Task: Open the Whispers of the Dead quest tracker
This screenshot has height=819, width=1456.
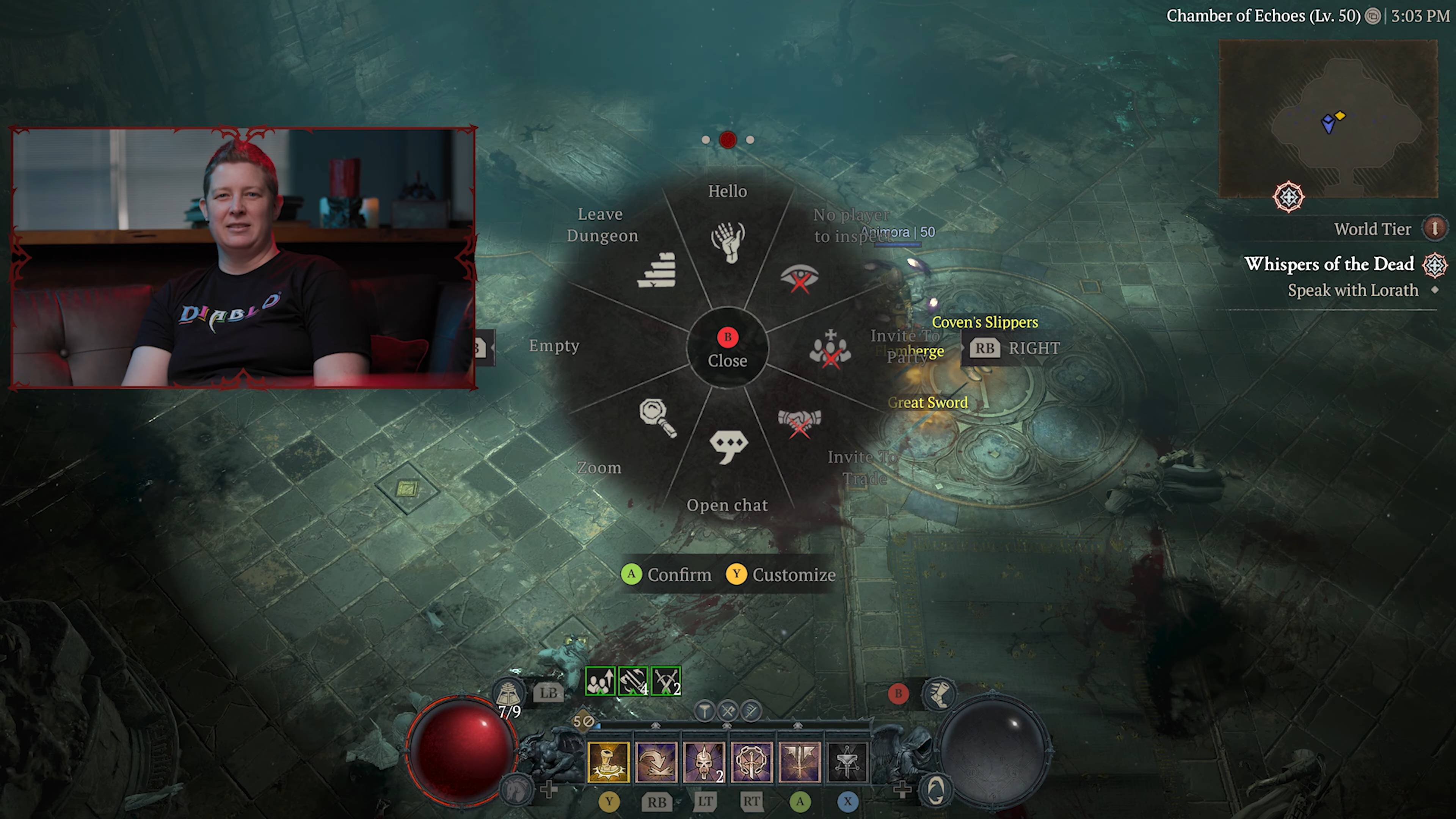Action: tap(1329, 265)
